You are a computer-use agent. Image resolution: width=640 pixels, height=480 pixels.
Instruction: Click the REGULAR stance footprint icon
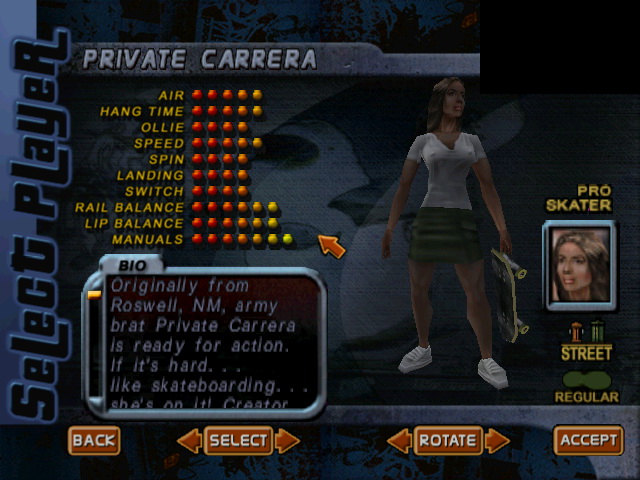pos(586,379)
